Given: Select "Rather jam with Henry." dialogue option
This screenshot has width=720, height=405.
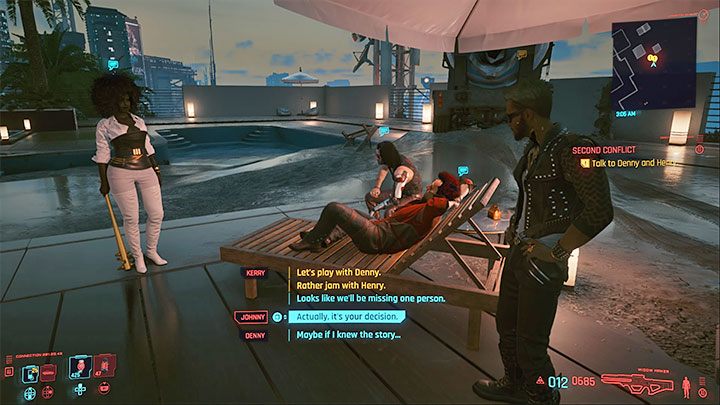Looking at the screenshot, I should pos(335,285).
